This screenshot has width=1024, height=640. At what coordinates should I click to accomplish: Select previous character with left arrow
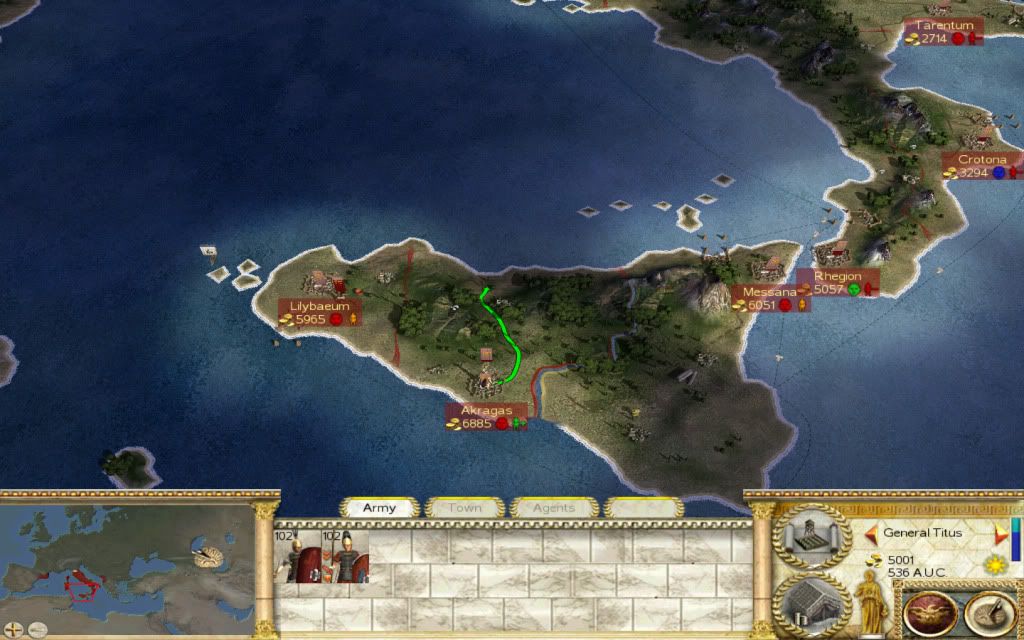point(871,533)
